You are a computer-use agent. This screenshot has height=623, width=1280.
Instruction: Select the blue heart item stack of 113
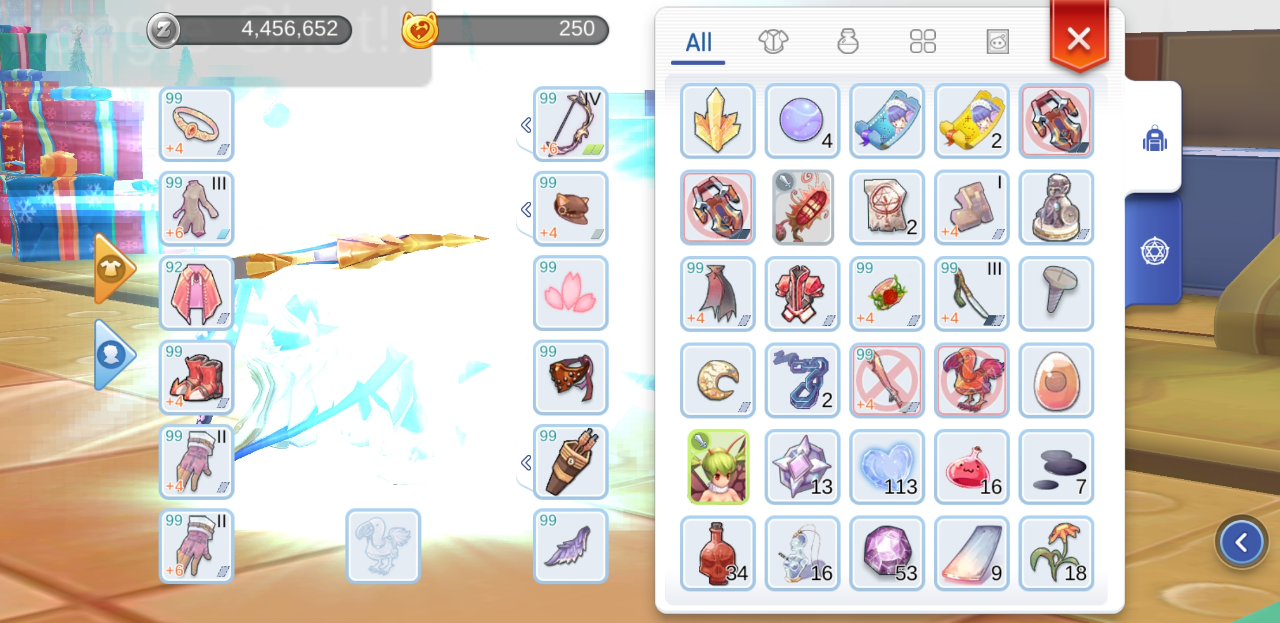pyautogui.click(x=887, y=467)
